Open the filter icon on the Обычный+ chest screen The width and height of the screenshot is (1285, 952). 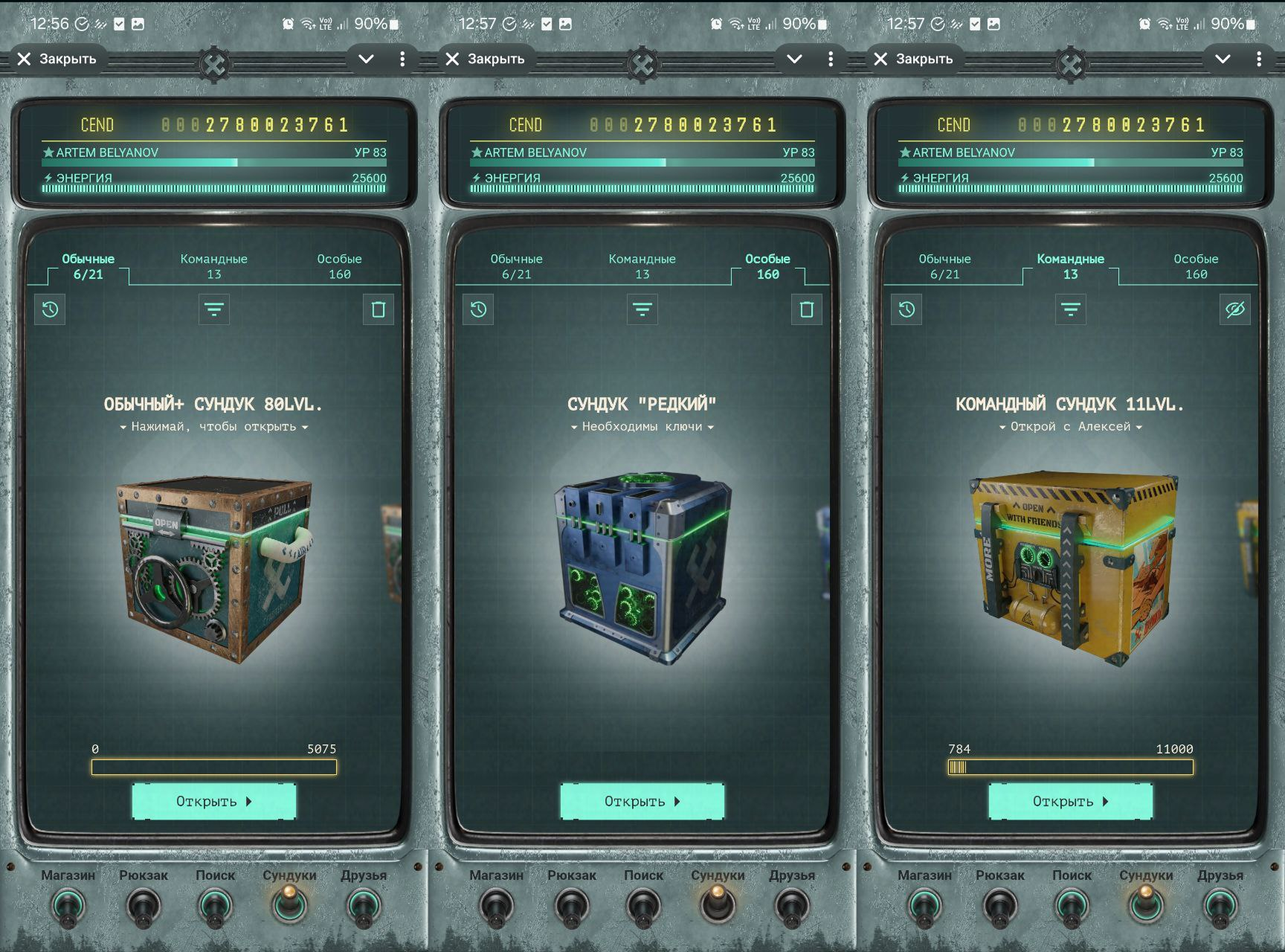click(214, 309)
